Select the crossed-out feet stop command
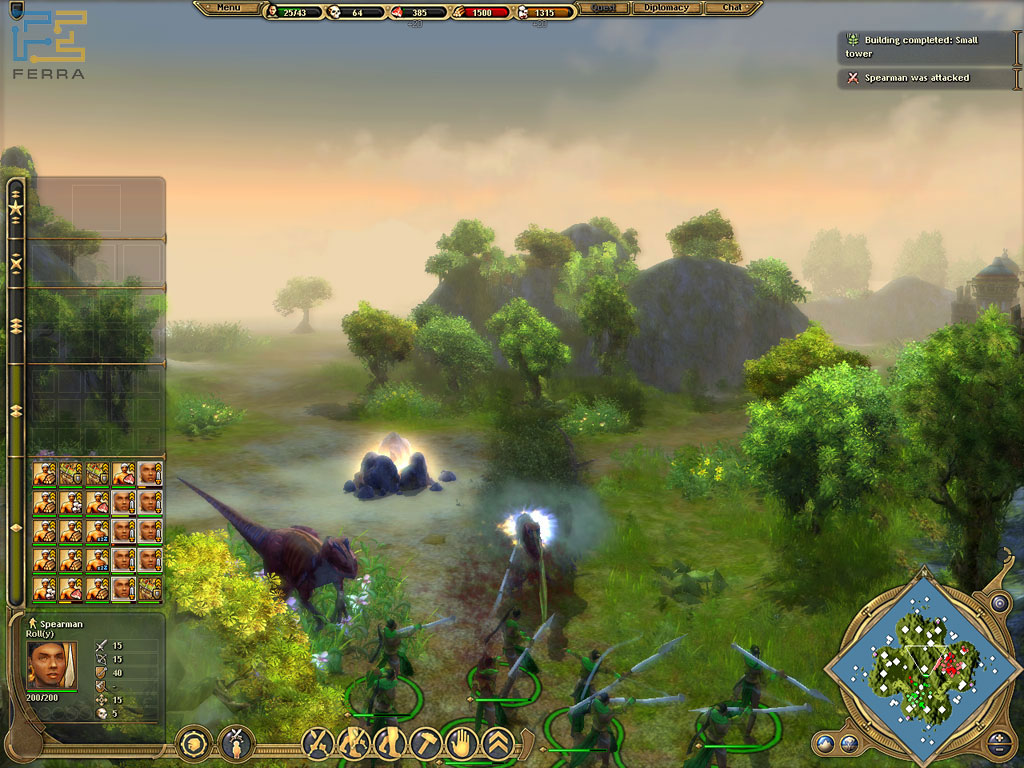 (354, 743)
